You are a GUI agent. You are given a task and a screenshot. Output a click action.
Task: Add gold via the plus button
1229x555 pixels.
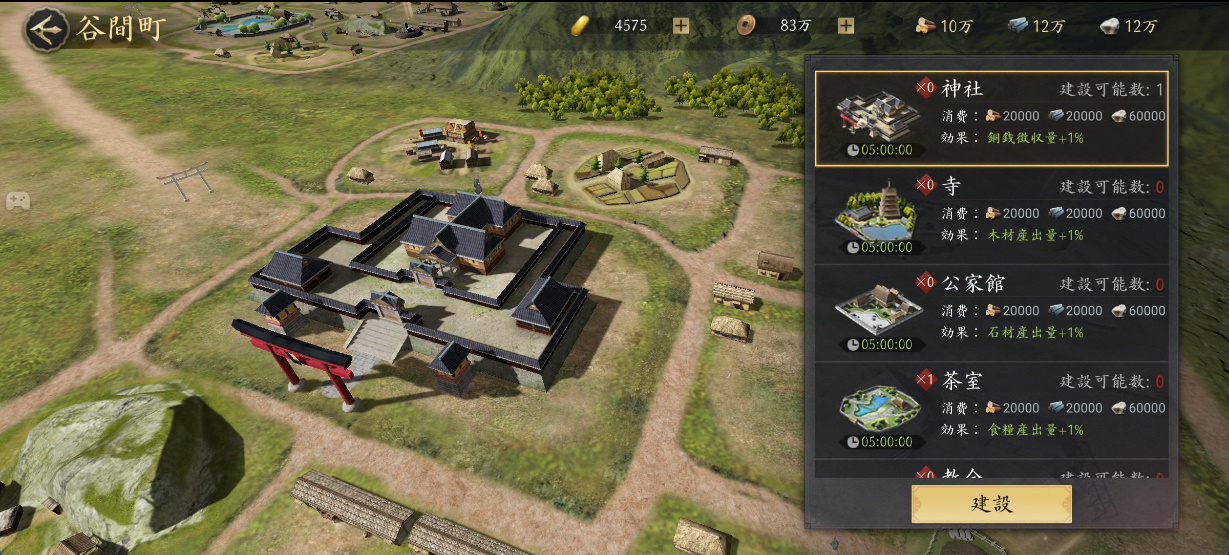(681, 26)
